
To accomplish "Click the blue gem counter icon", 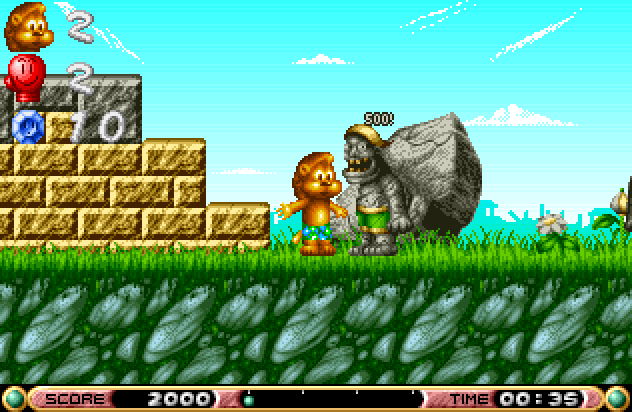I will click(27, 125).
